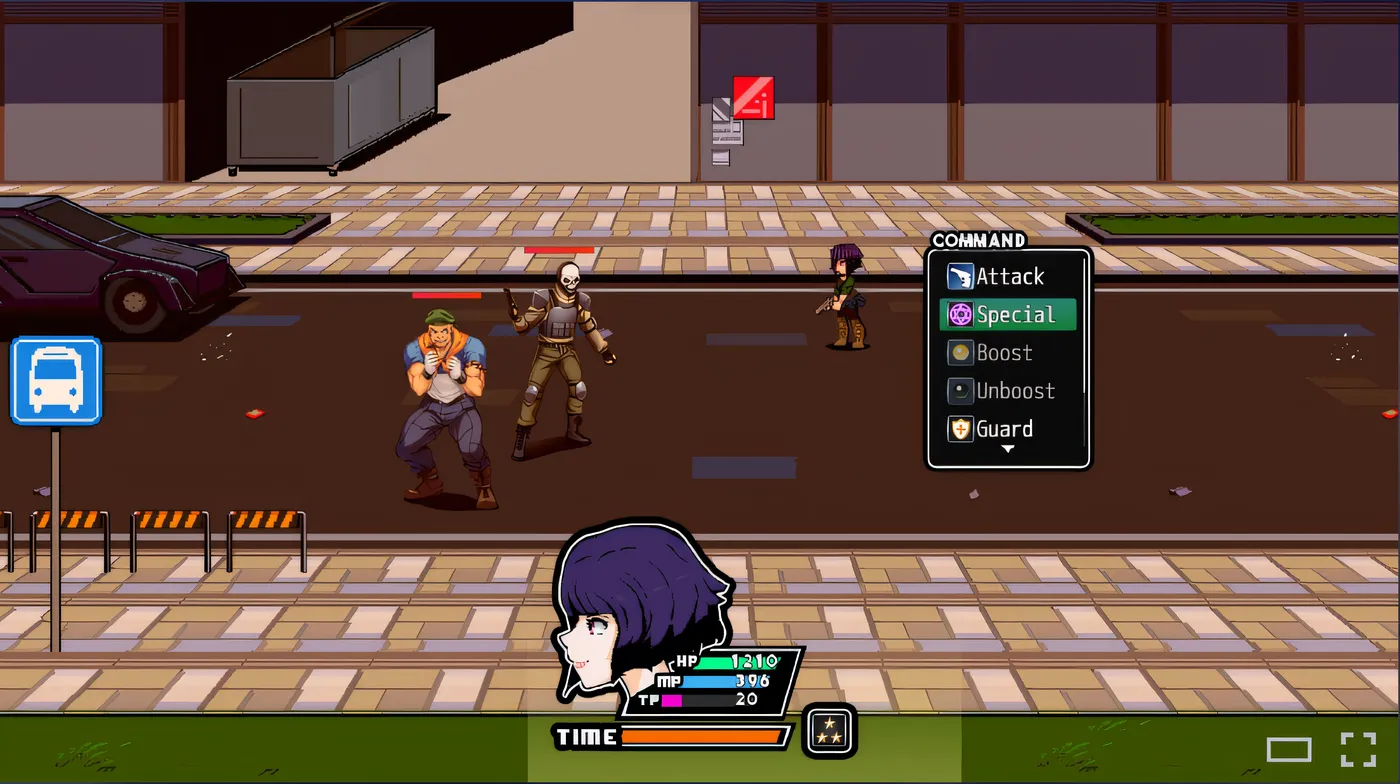1400x784 pixels.
Task: Toggle Guard mode in the command menu
Action: click(x=1005, y=428)
